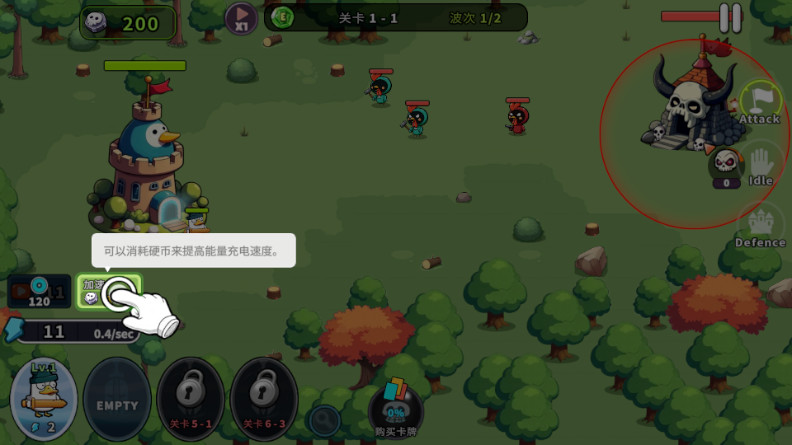The width and height of the screenshot is (792, 445).
Task: Open the 购买卡牌 buy card button
Action: click(395, 409)
